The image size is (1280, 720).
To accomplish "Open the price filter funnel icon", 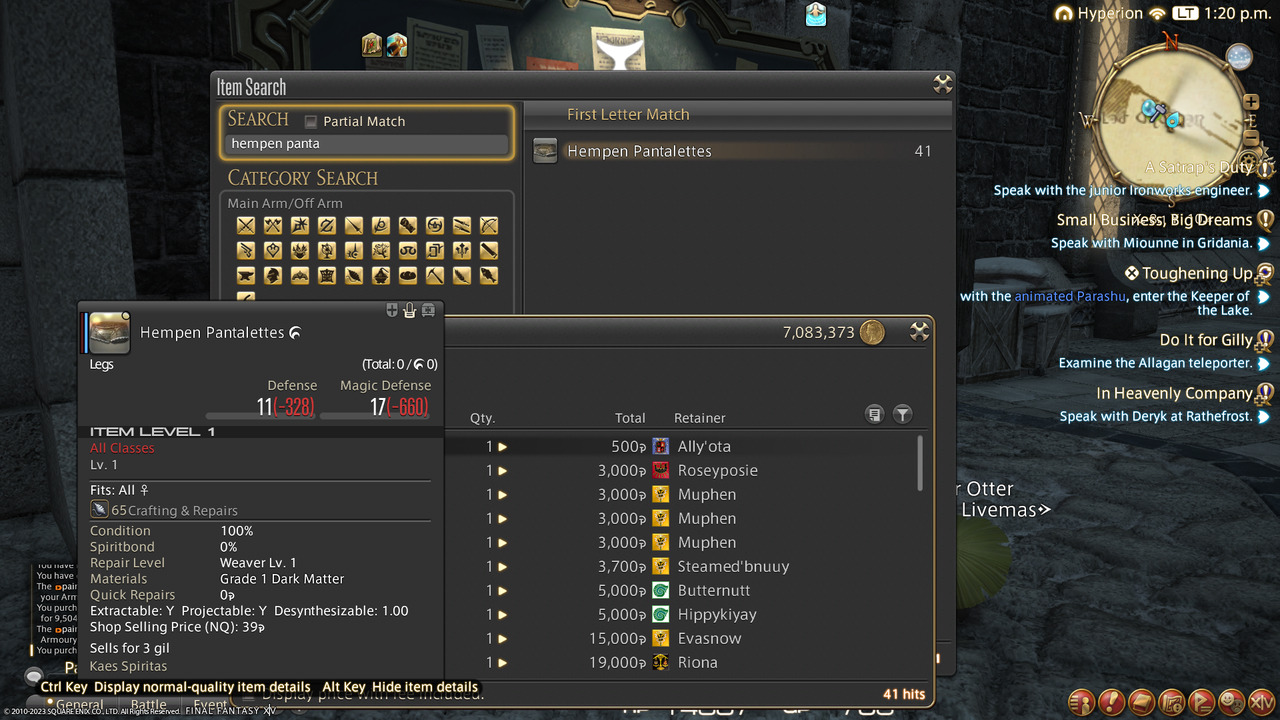I will click(x=902, y=413).
